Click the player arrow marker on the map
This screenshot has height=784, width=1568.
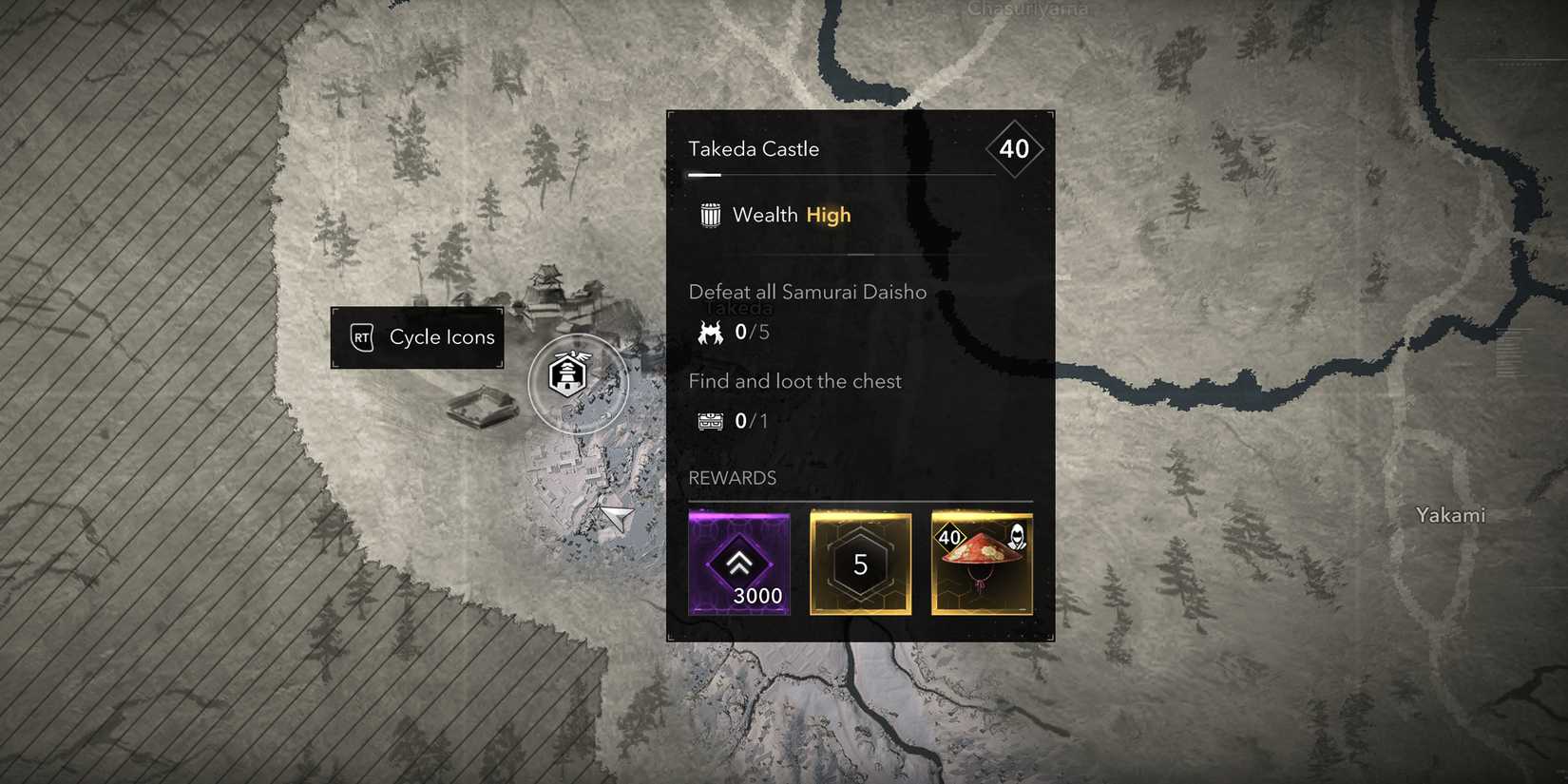[617, 518]
